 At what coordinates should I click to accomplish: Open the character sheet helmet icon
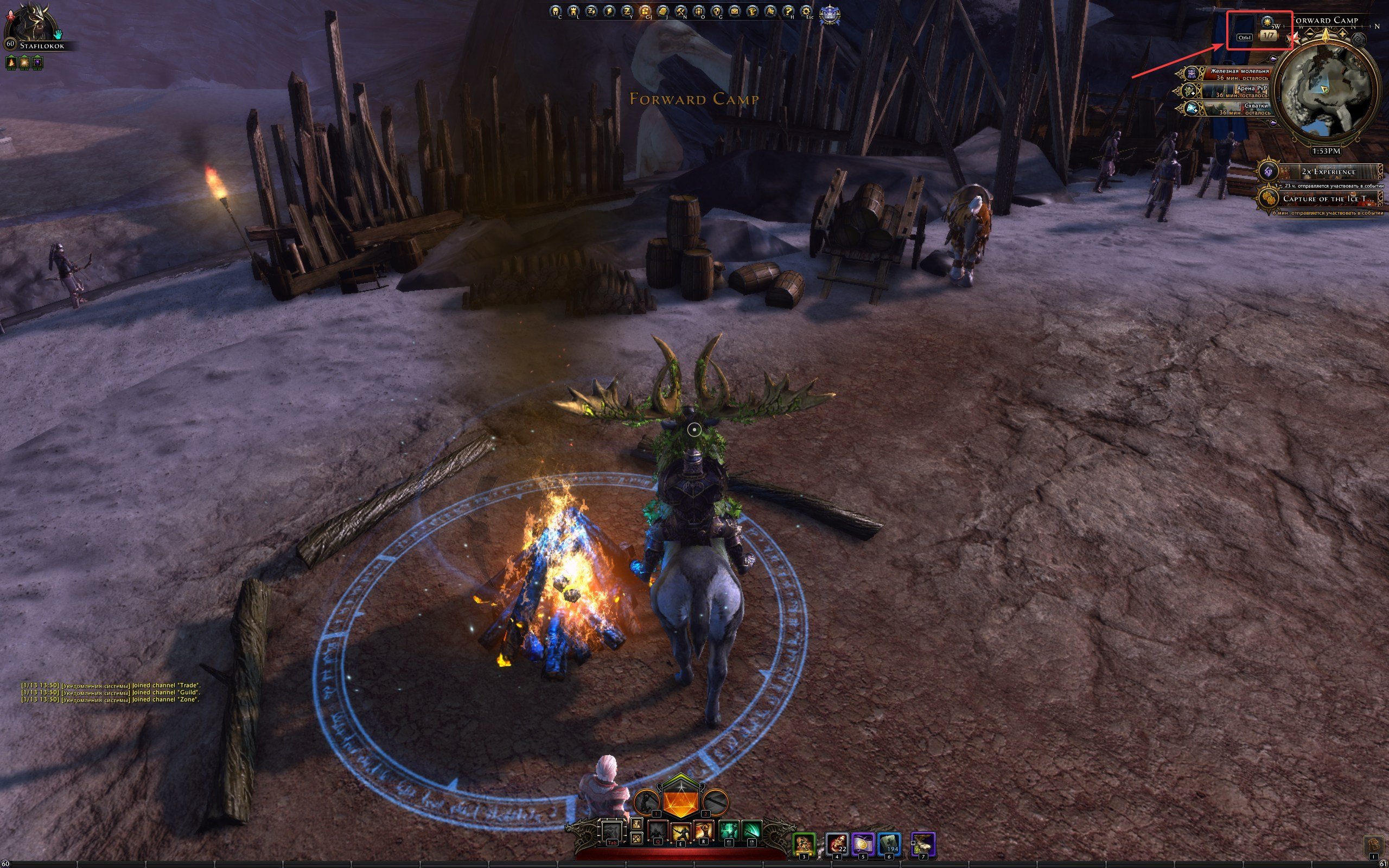555,11
